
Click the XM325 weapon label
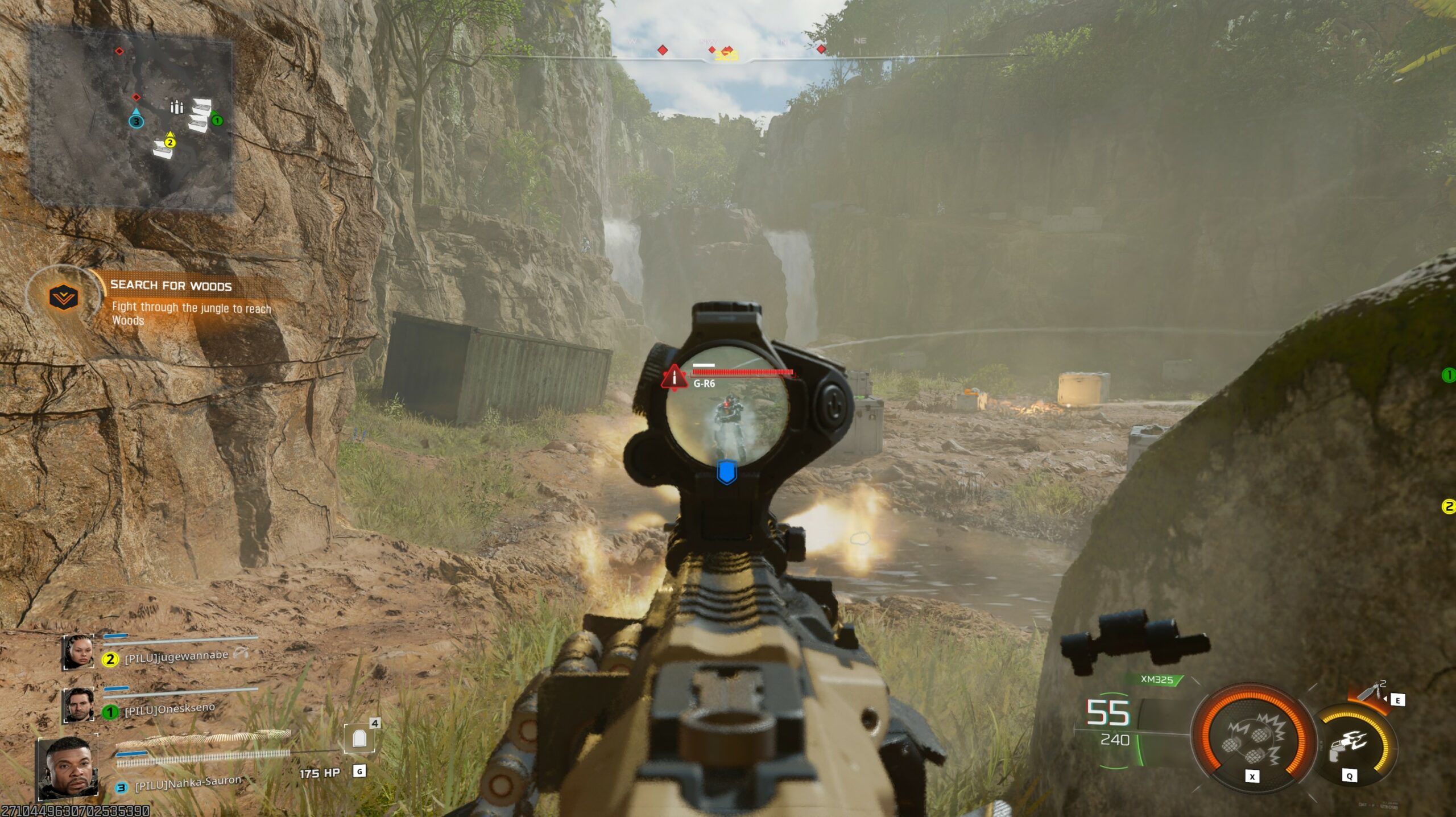1157,679
